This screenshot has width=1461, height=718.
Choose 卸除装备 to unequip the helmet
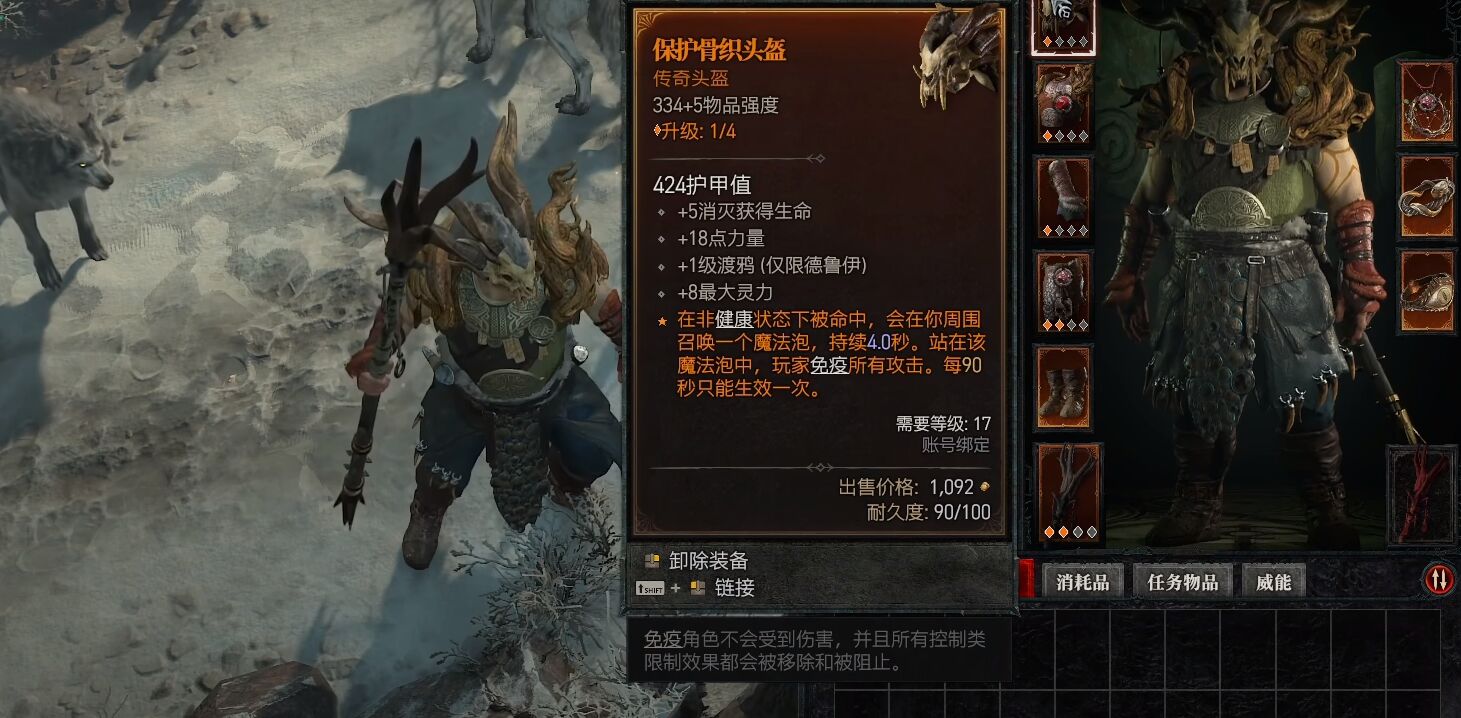click(708, 561)
